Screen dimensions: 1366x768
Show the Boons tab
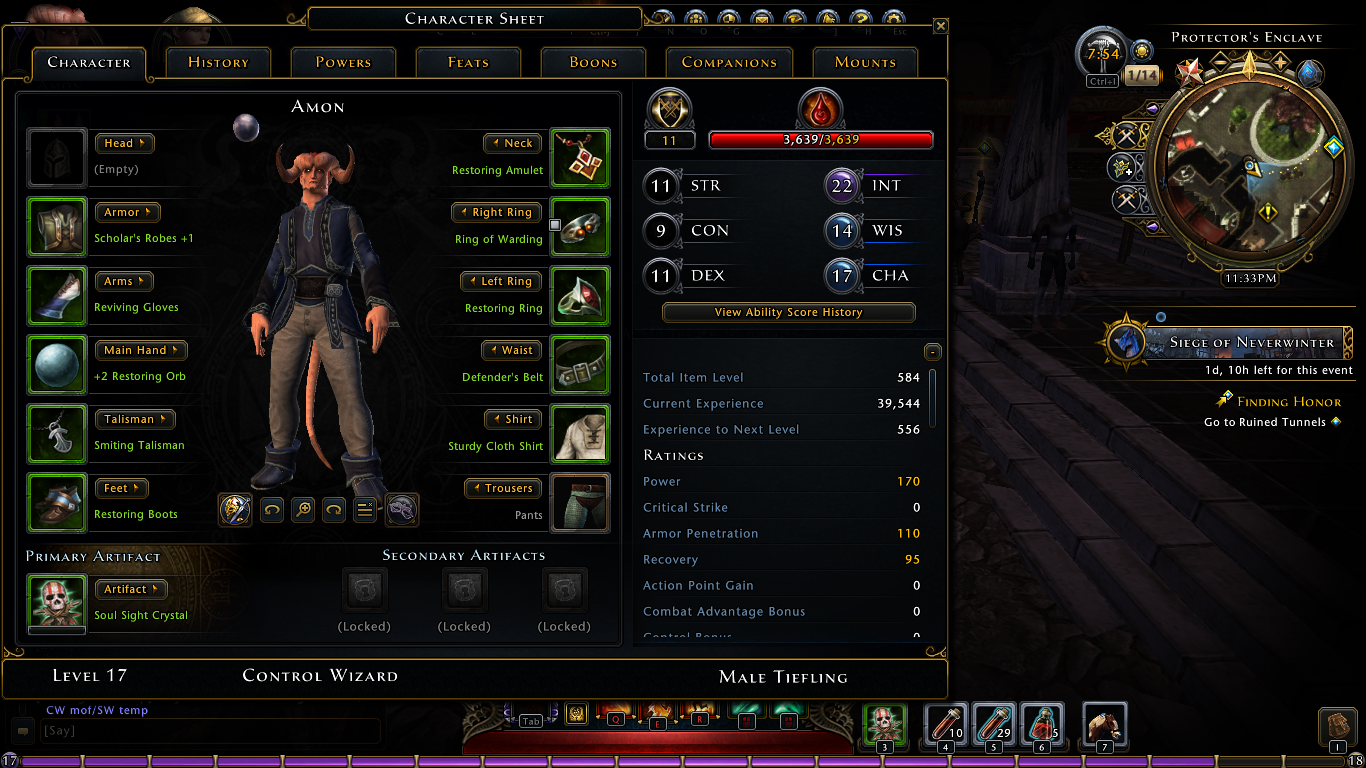593,62
